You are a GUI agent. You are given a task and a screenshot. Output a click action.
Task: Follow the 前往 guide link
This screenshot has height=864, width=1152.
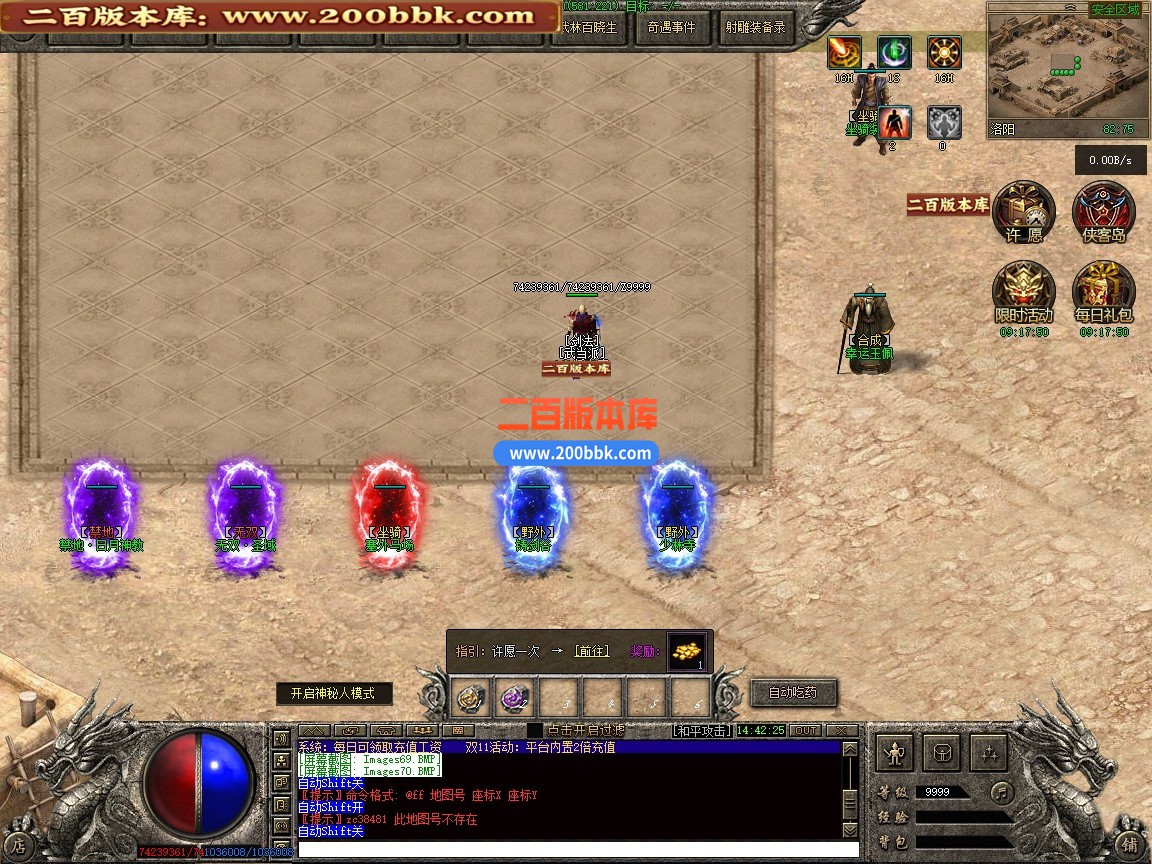pyautogui.click(x=592, y=651)
